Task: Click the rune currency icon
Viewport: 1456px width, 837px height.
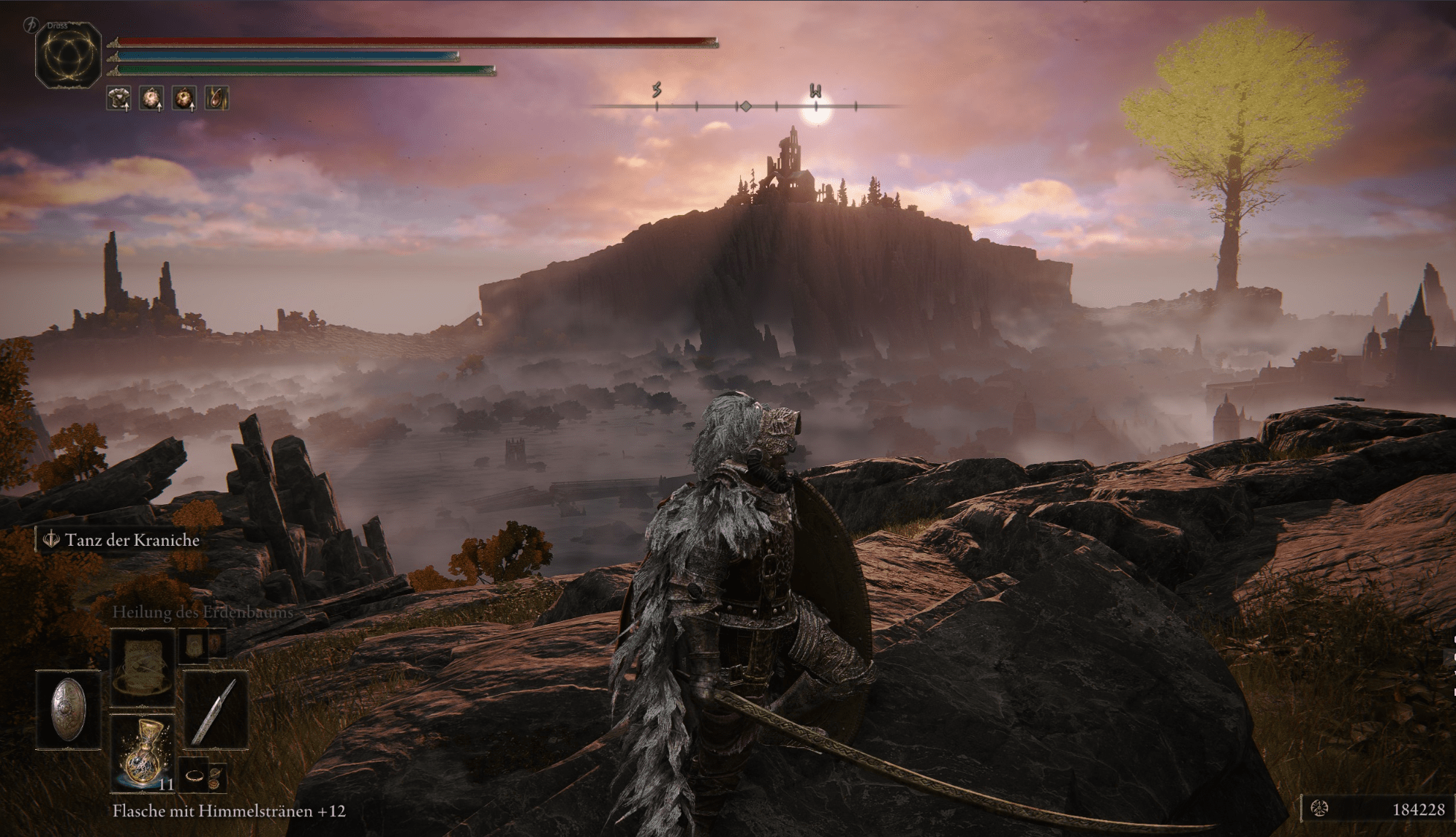Action: pos(1319,808)
